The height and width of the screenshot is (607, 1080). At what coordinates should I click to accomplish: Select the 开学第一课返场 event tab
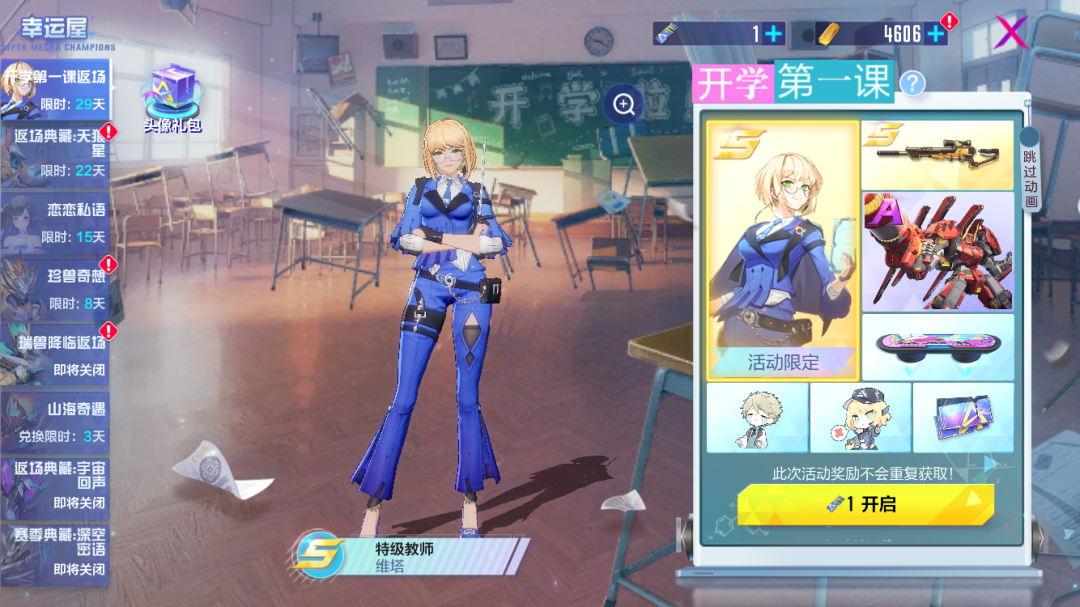[55, 90]
